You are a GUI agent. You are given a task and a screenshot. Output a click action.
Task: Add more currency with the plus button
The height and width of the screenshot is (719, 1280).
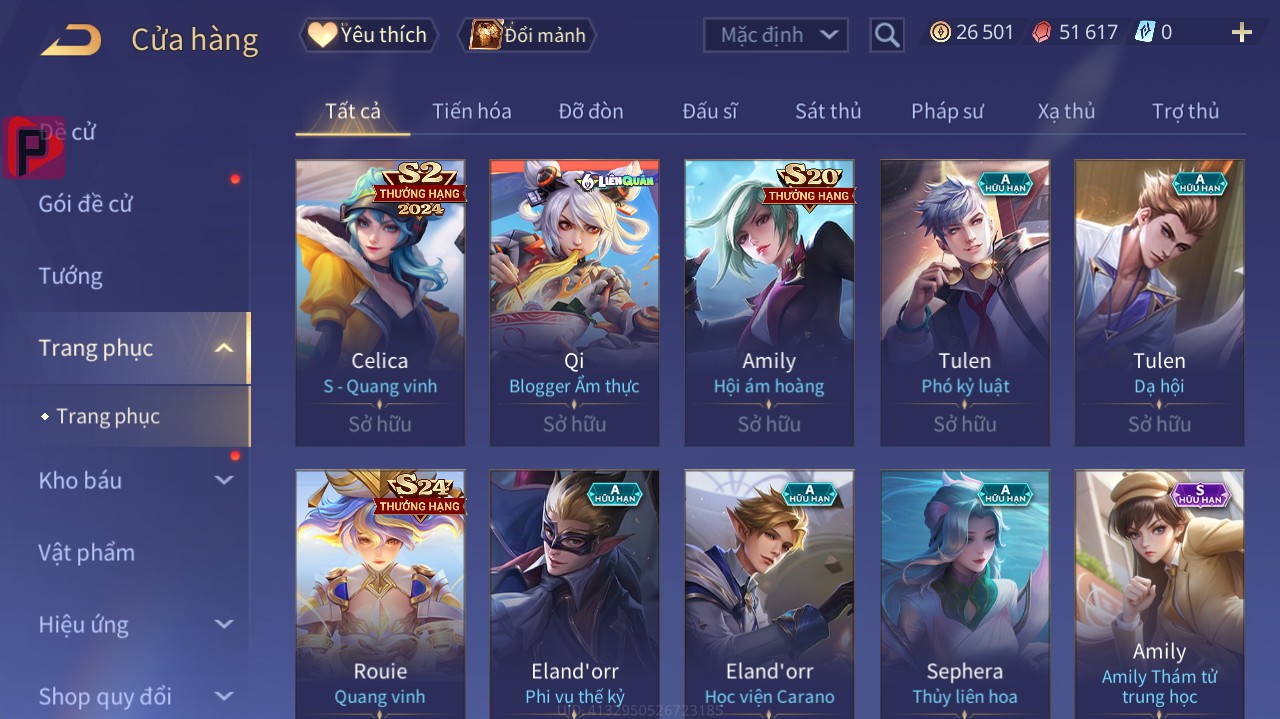tap(1241, 33)
